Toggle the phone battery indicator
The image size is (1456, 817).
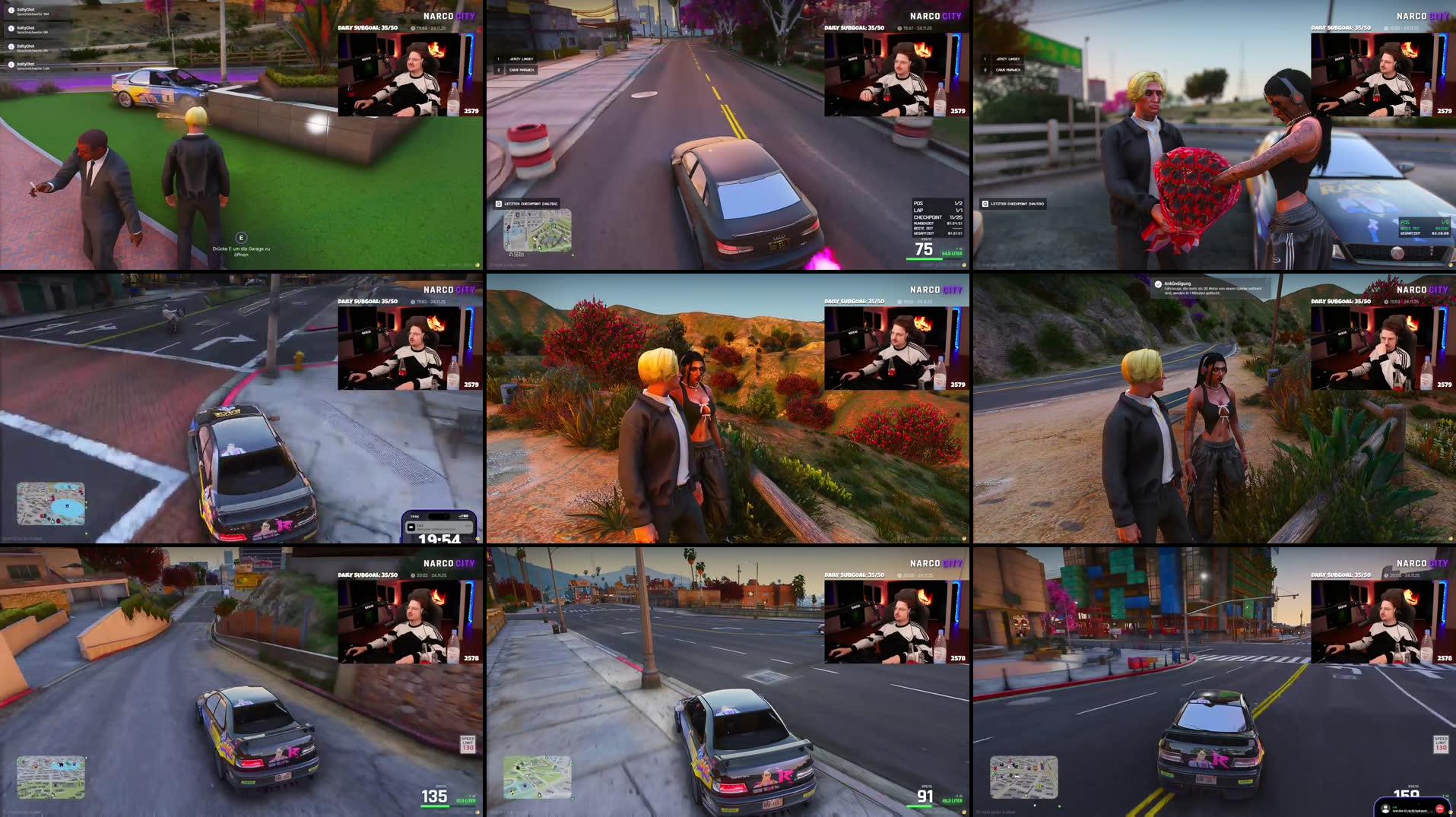tap(465, 515)
